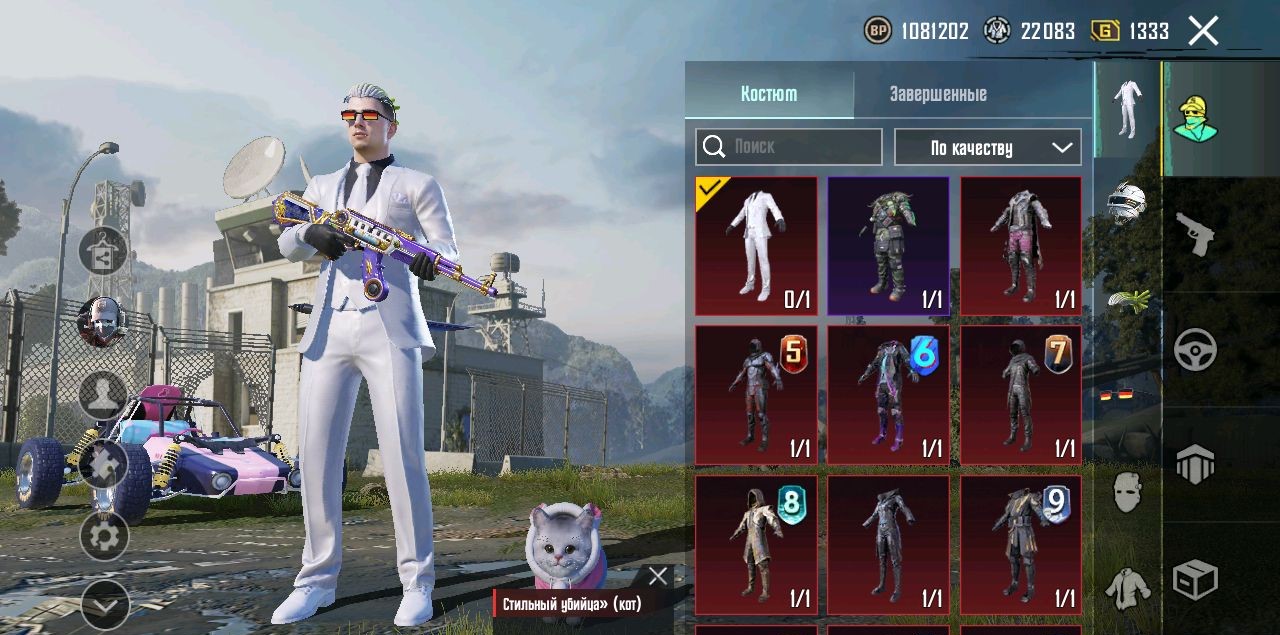Viewport: 1280px width, 635px height.
Task: Open the pistol weapon skins category
Action: point(1195,233)
